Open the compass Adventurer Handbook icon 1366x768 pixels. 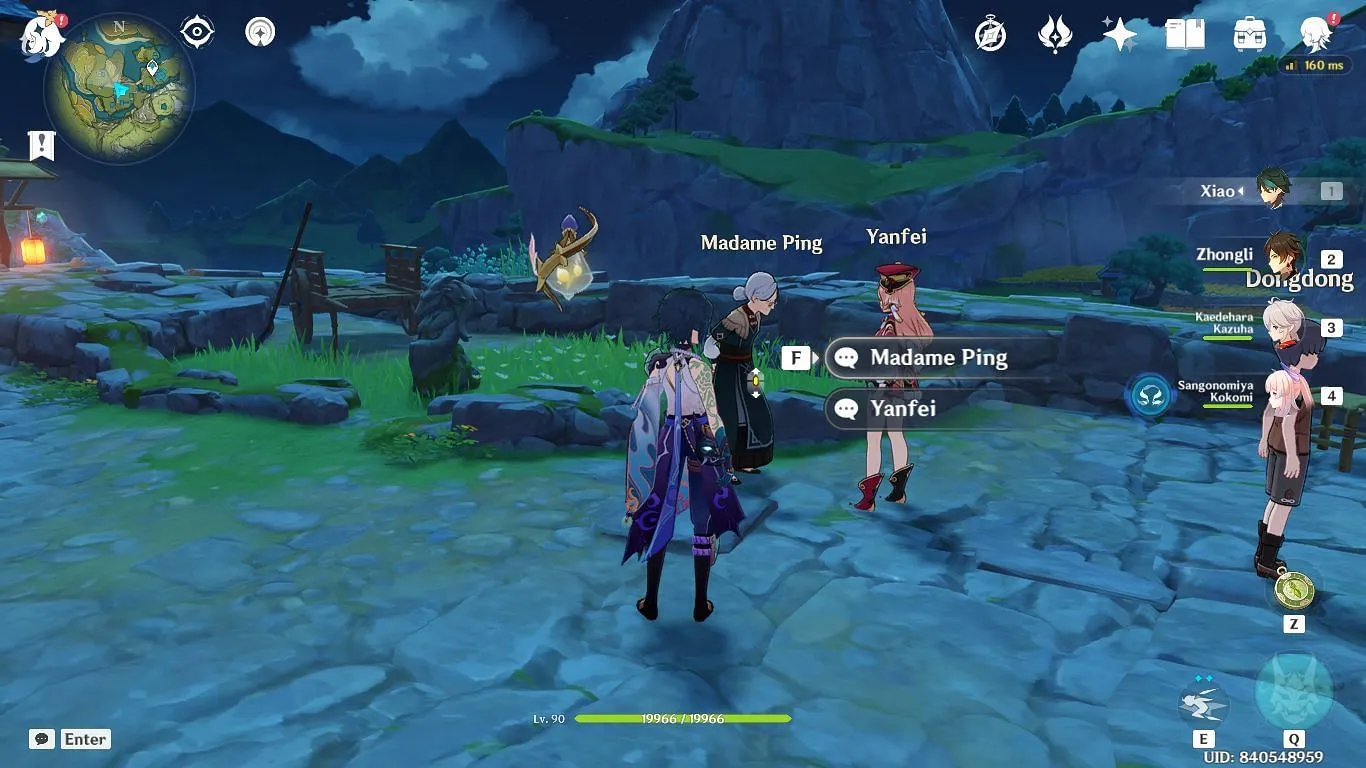point(990,35)
